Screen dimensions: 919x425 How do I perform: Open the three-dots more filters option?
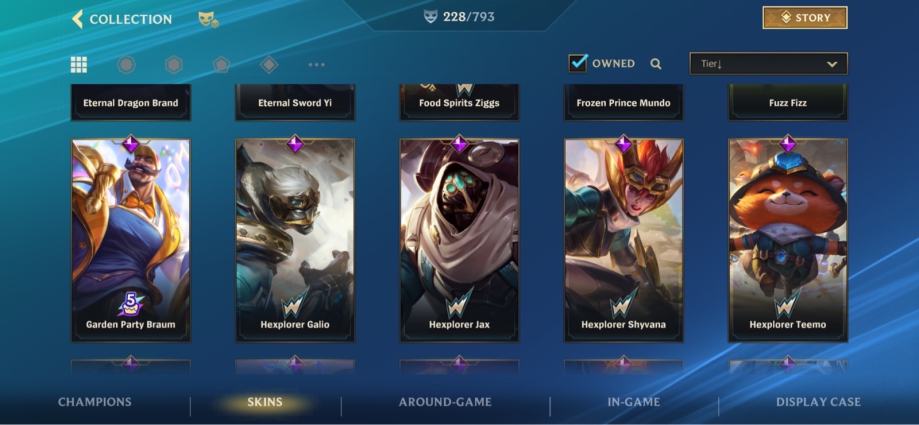[x=316, y=65]
